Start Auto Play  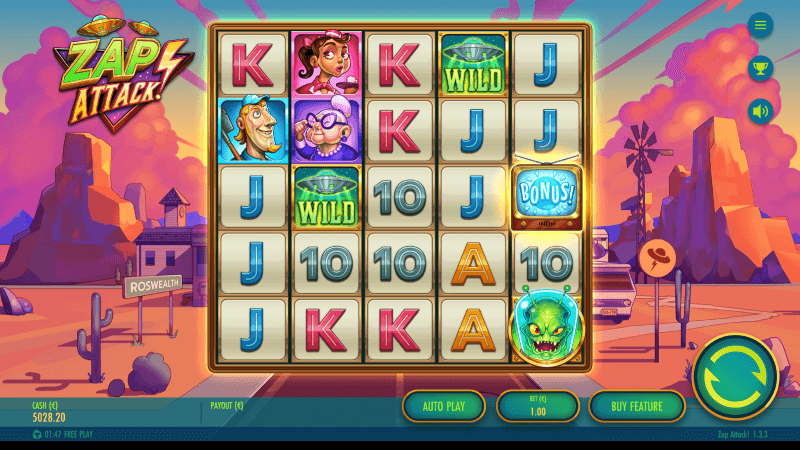click(444, 406)
